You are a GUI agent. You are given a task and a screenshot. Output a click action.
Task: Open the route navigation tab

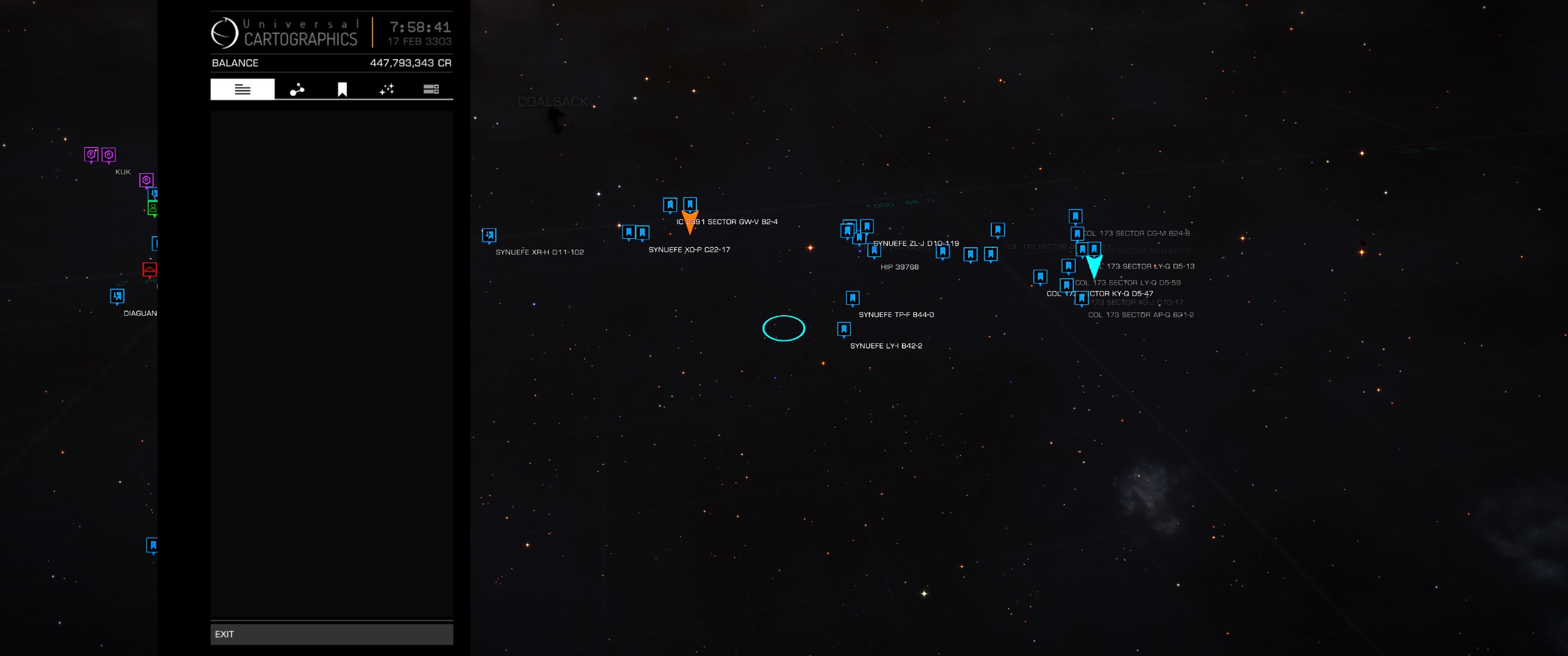click(297, 89)
